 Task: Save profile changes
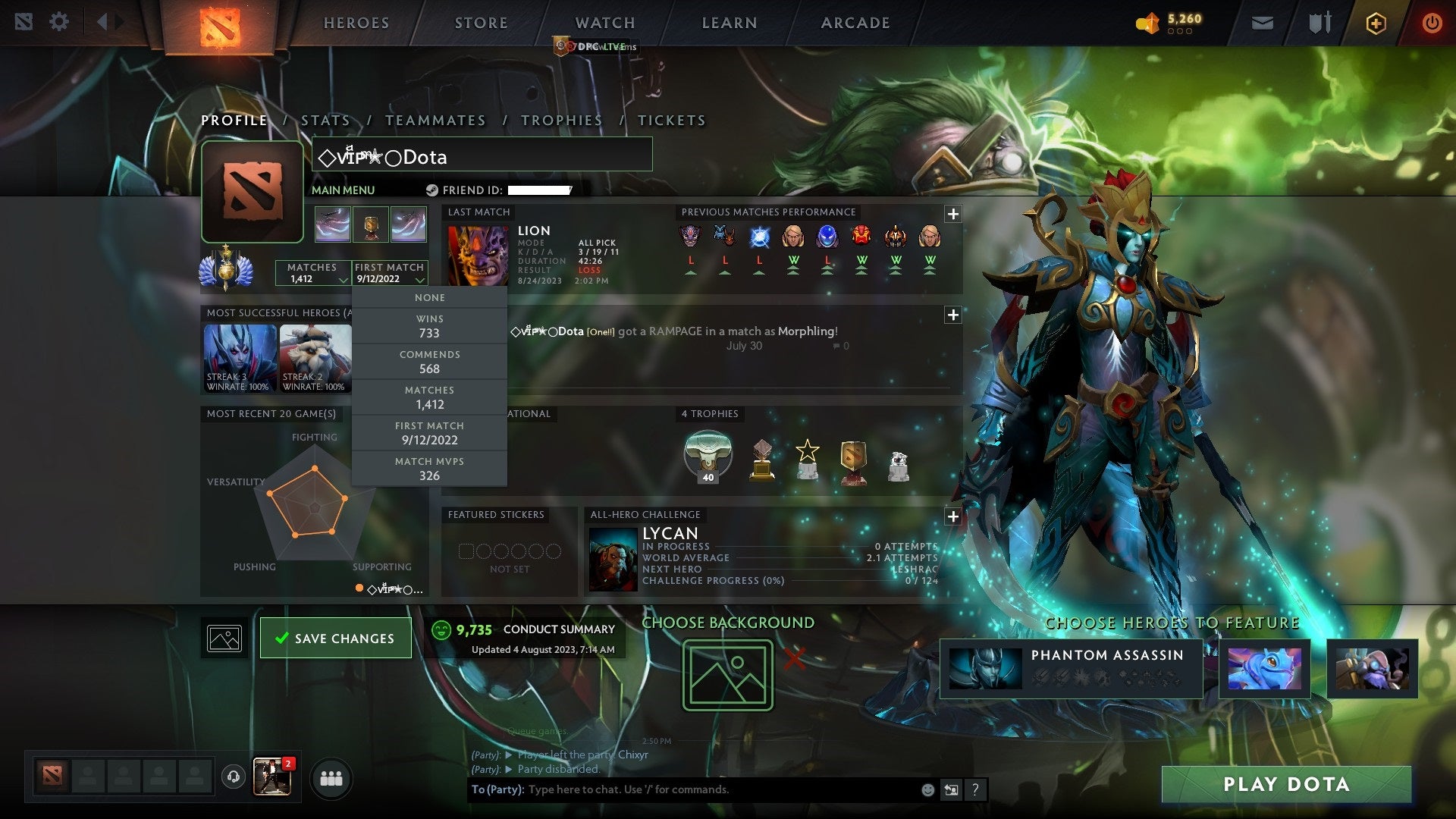tap(335, 639)
